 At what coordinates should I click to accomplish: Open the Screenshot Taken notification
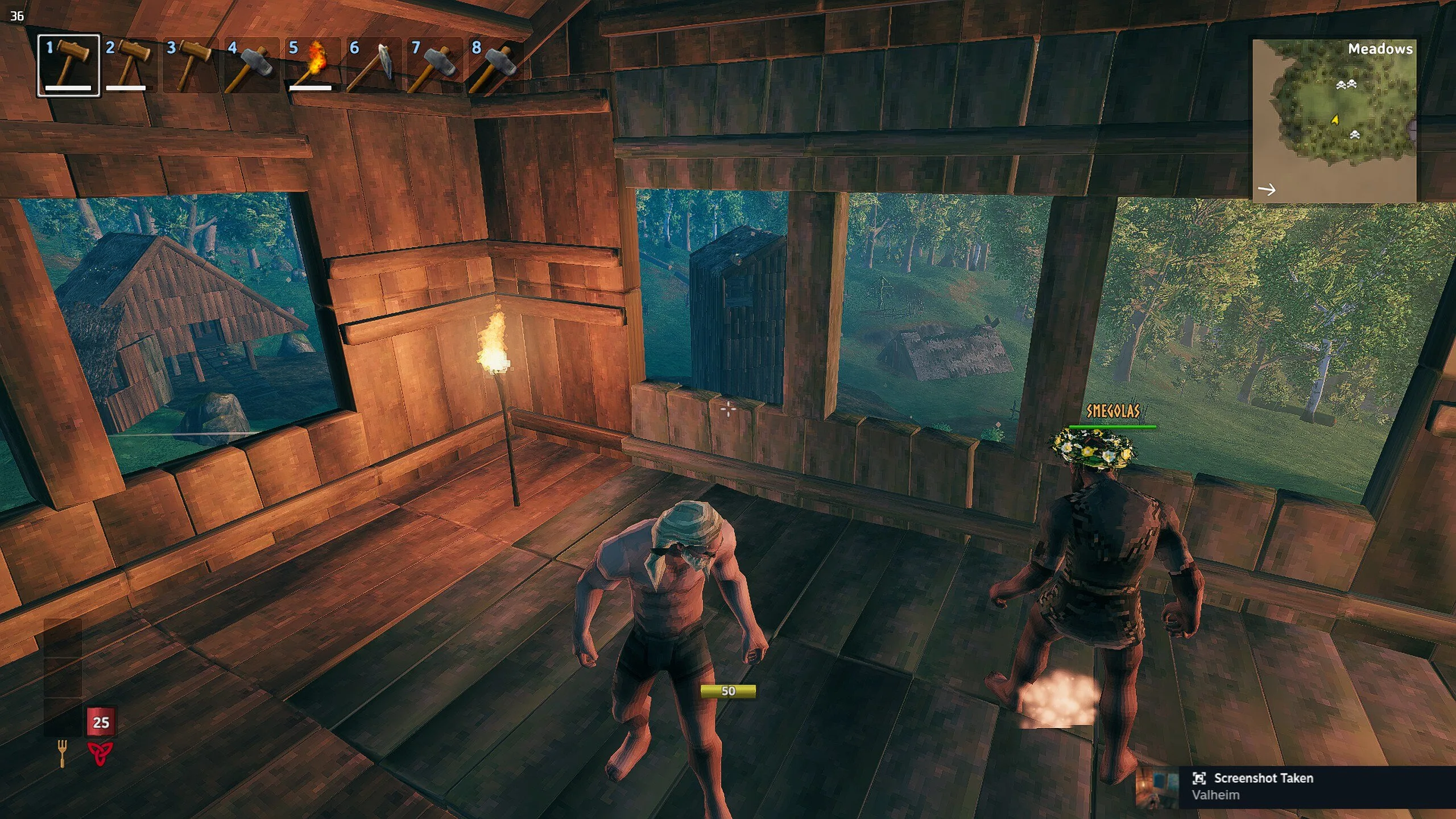[1308, 786]
